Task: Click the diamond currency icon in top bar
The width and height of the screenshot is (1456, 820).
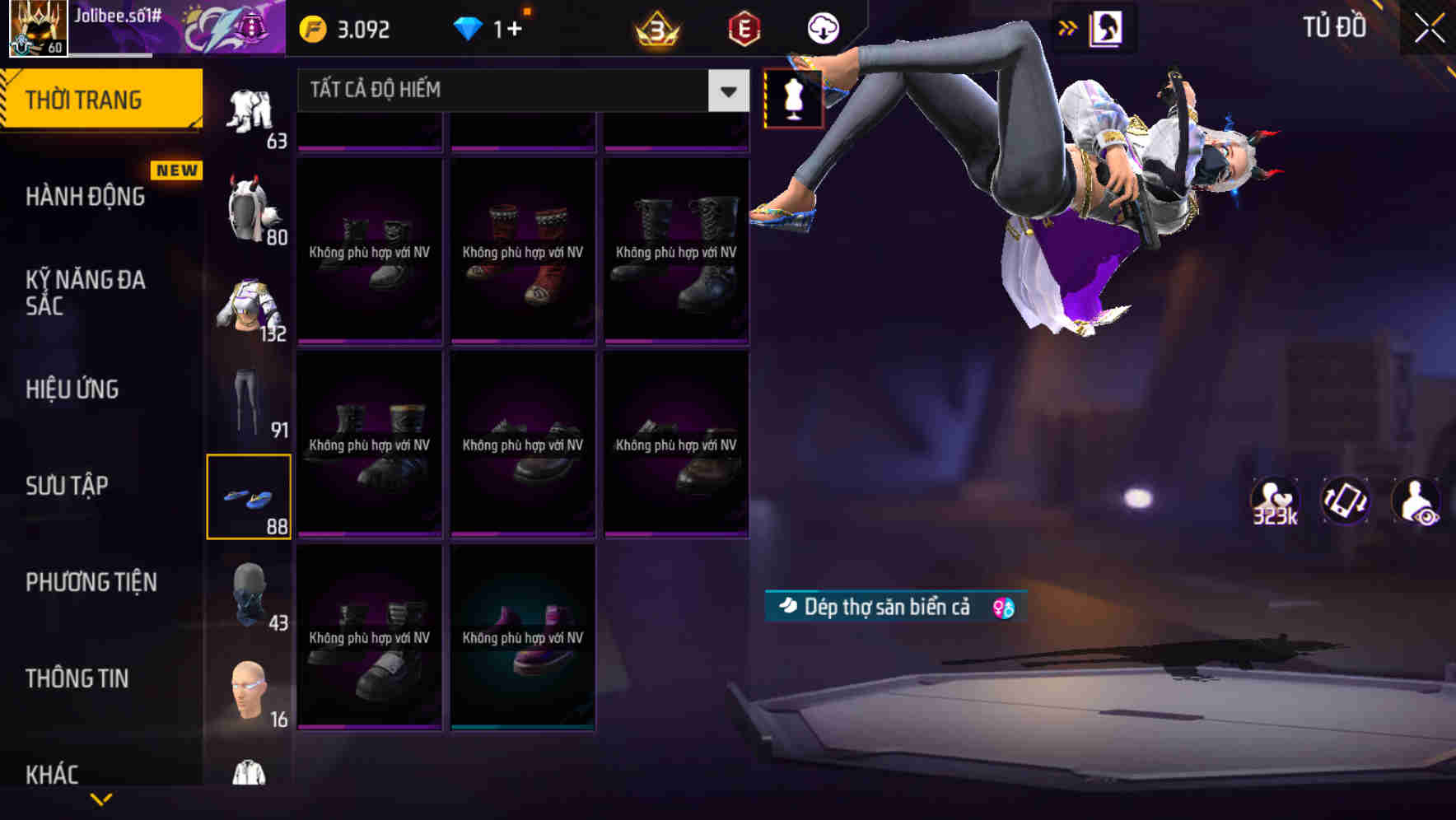Action: (x=469, y=28)
